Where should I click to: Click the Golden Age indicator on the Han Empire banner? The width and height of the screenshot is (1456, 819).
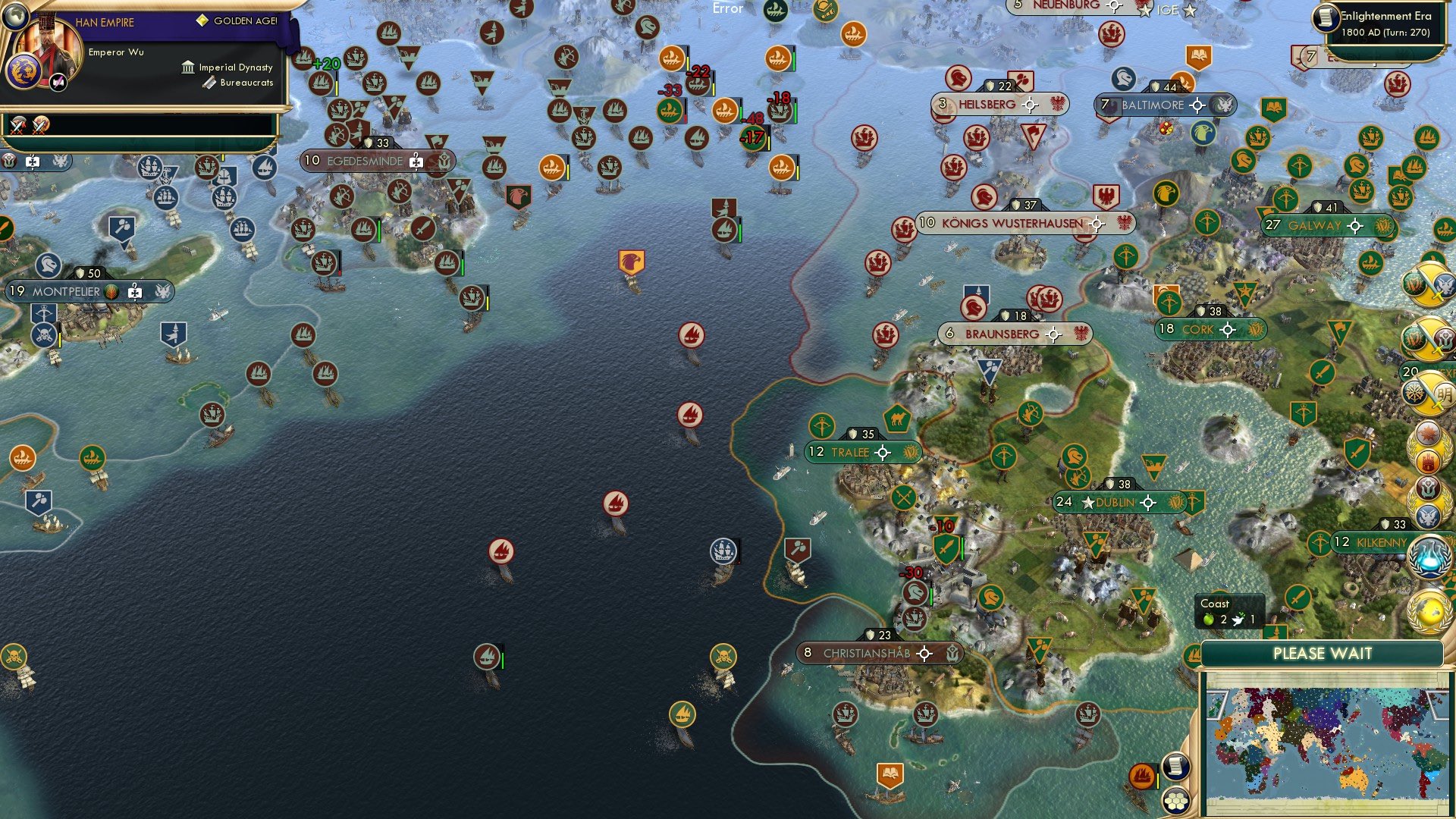point(200,18)
